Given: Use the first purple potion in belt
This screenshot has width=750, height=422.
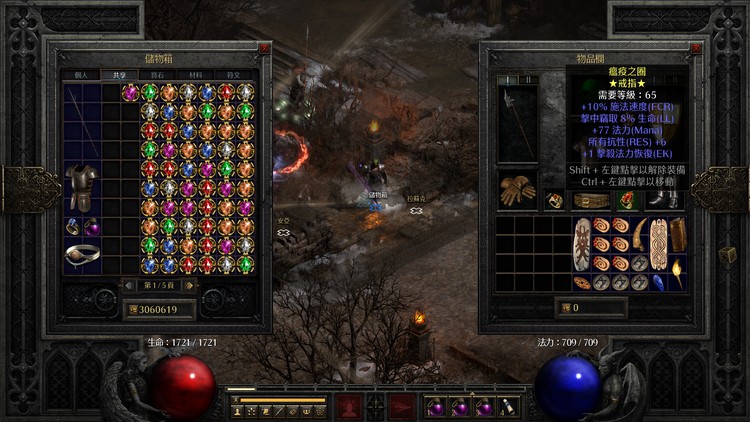Looking at the screenshot, I should tap(436, 407).
